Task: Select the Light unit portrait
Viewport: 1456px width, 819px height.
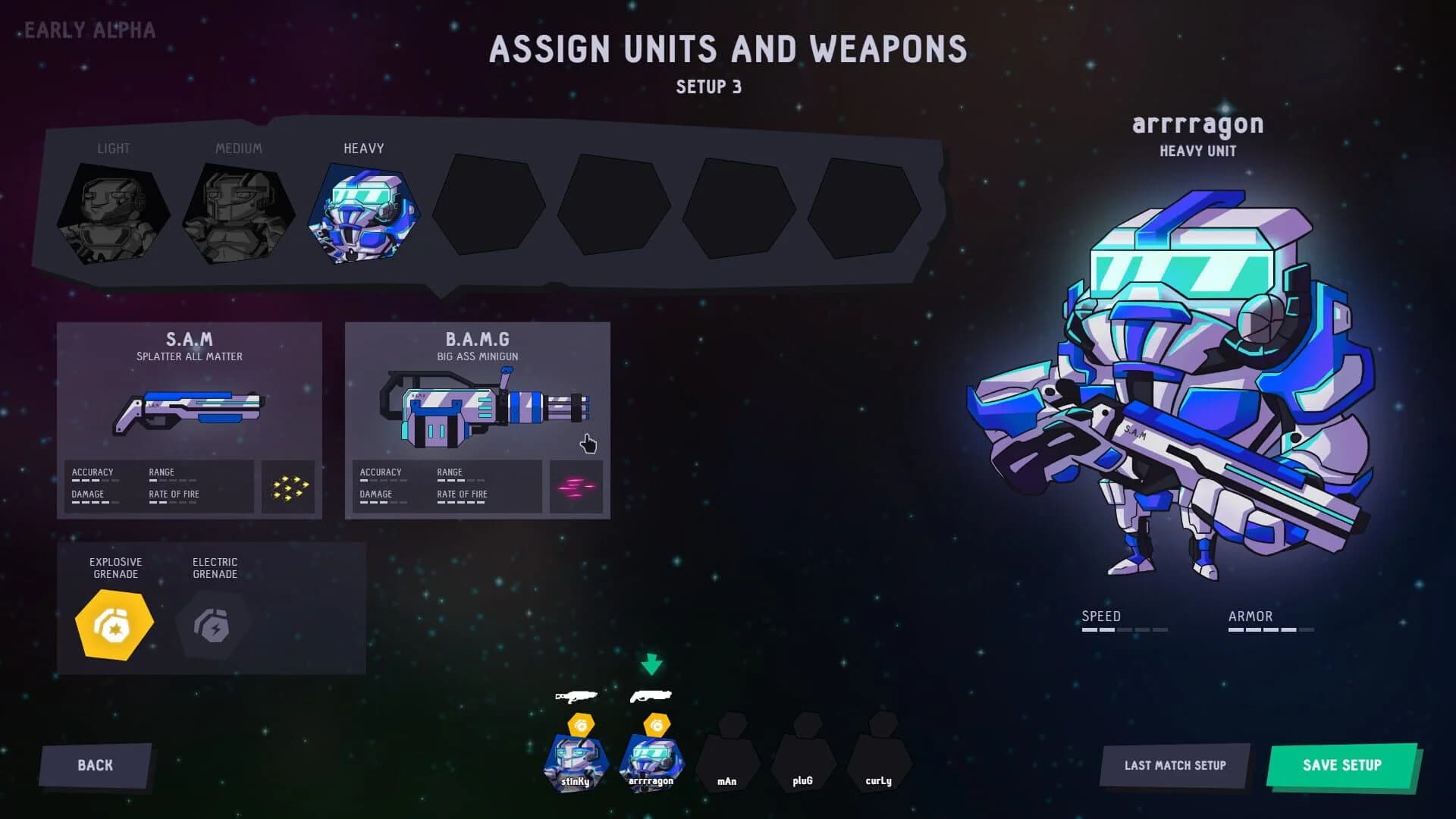Action: [x=114, y=213]
